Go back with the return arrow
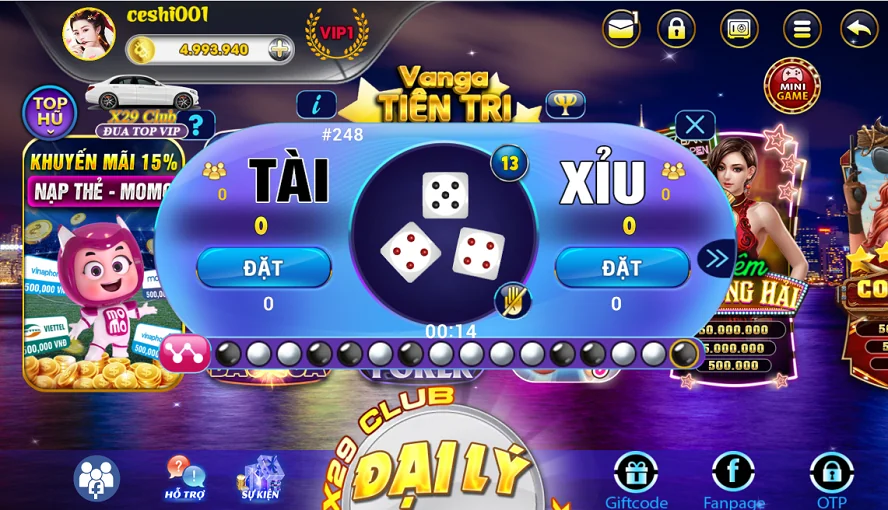 tap(859, 28)
